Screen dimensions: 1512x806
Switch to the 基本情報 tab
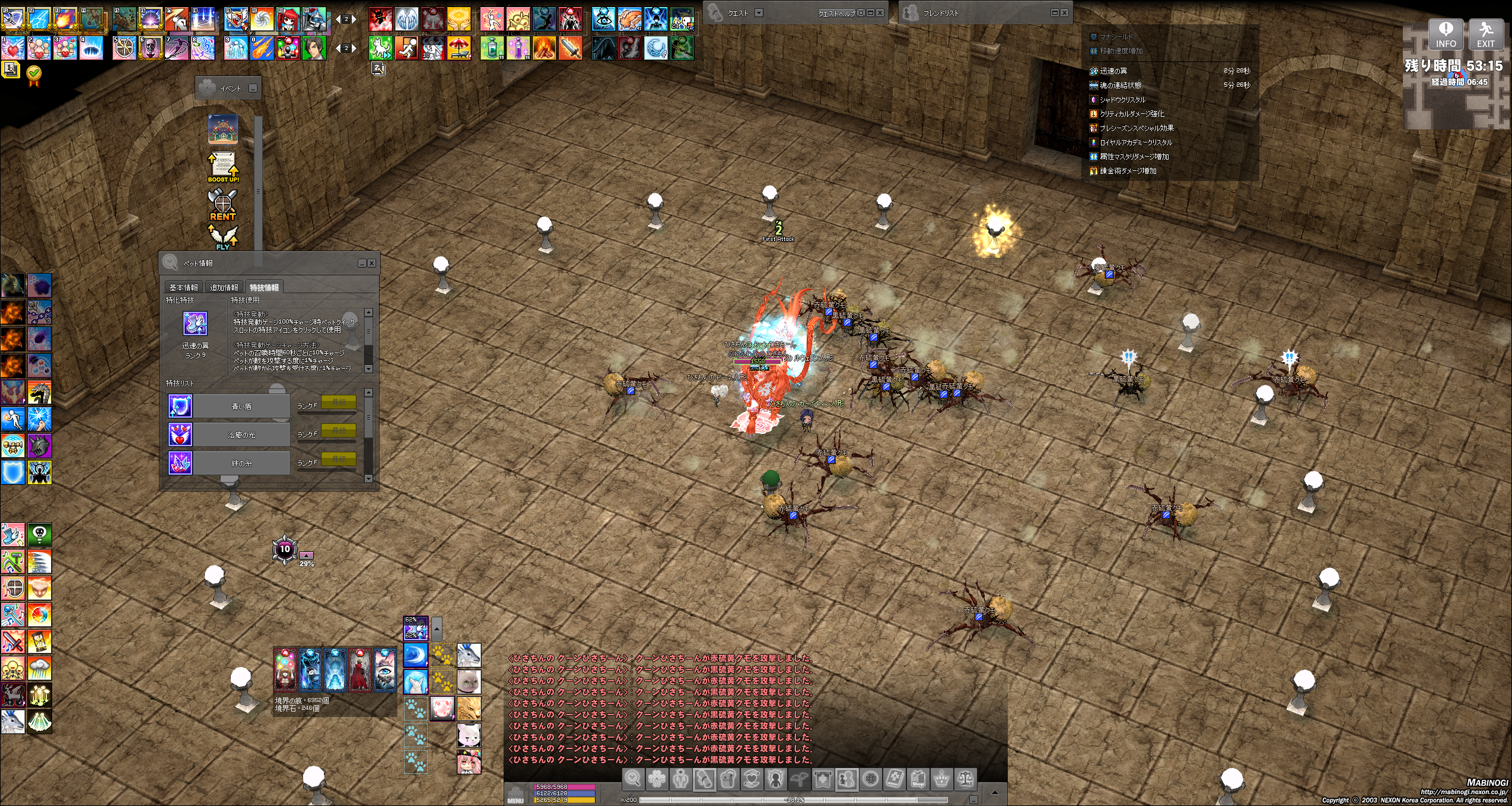(x=183, y=287)
